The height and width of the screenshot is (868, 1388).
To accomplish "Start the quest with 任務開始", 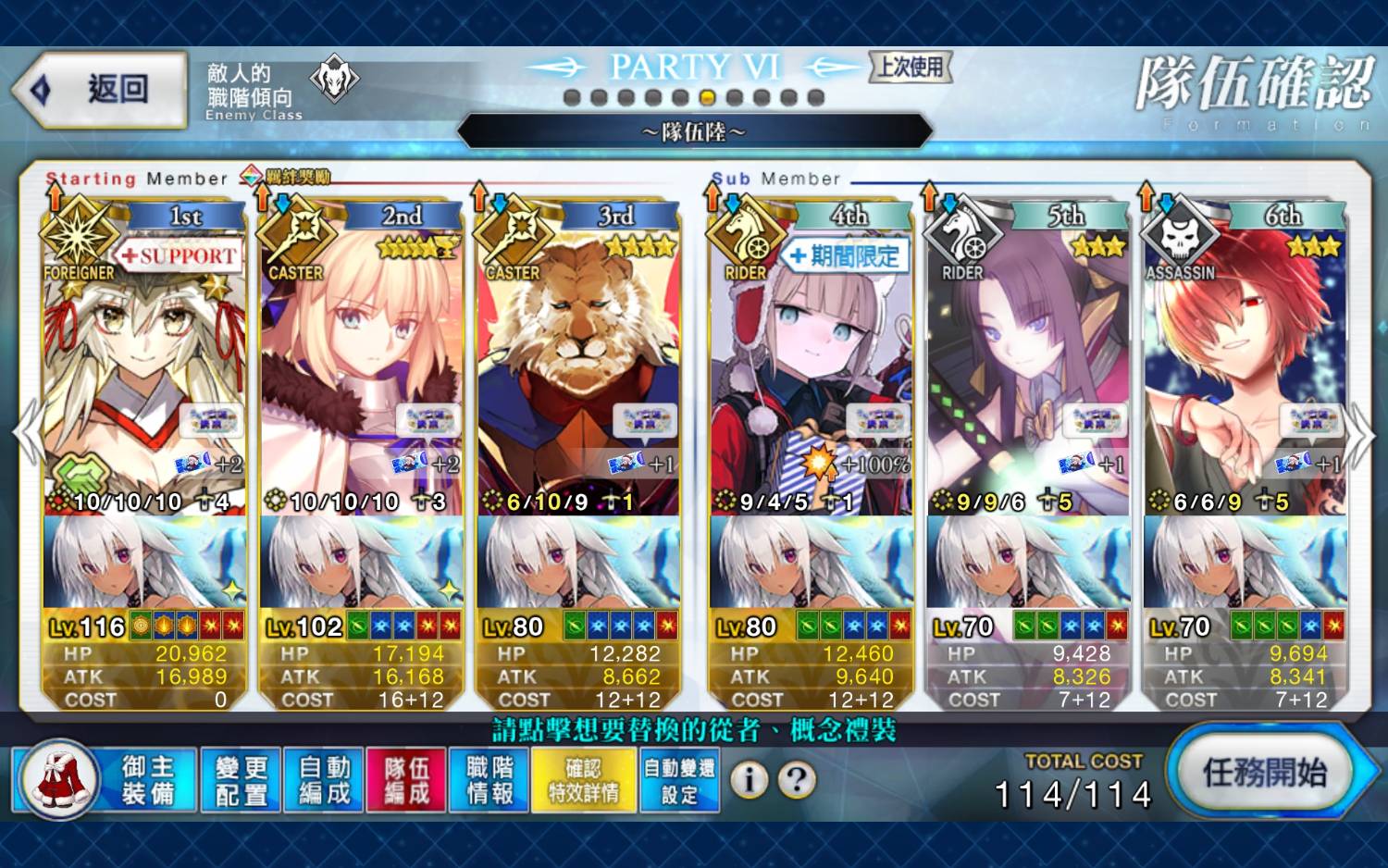I will [1264, 772].
